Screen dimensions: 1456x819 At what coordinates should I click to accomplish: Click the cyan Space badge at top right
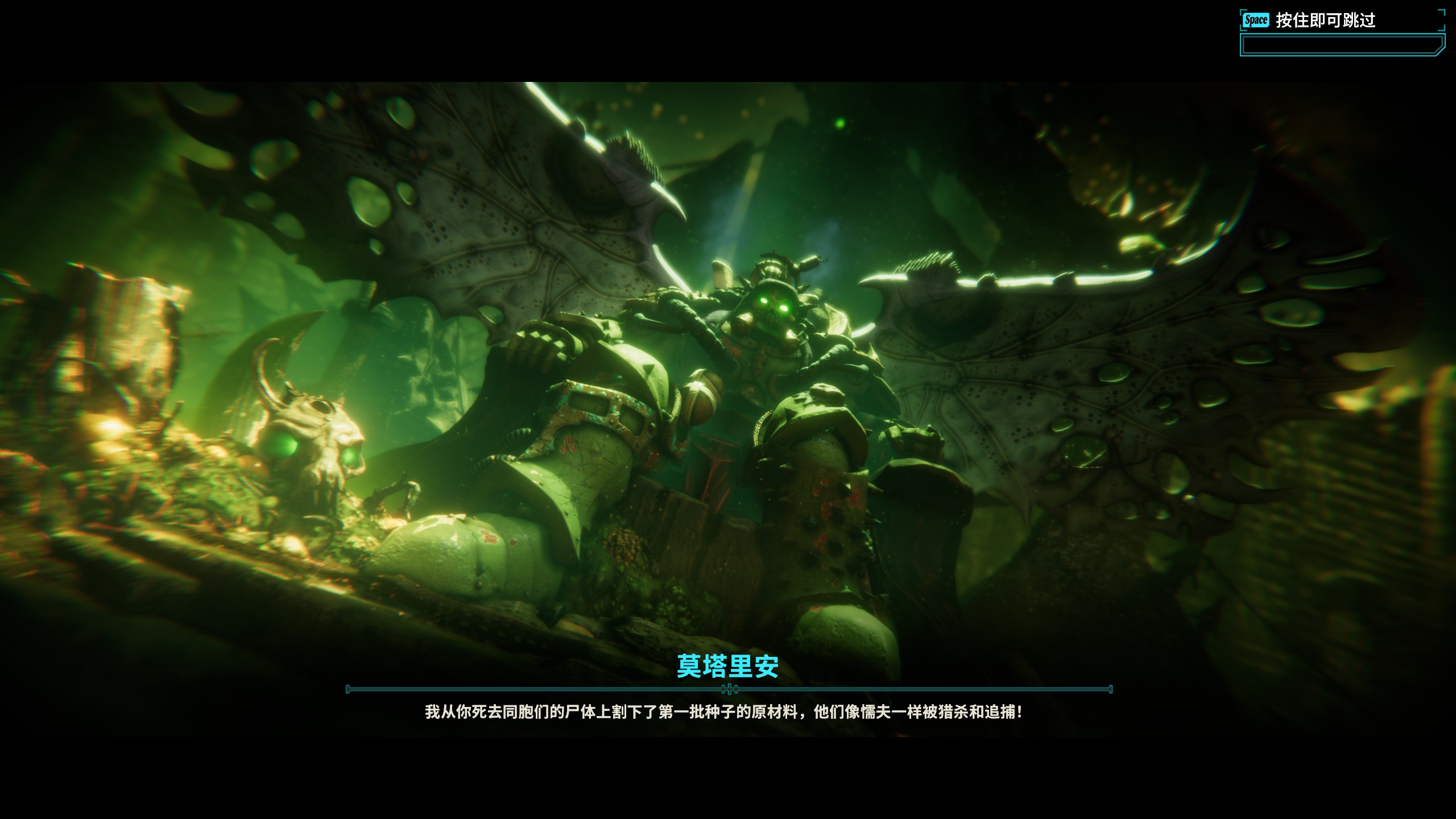(x=1257, y=19)
